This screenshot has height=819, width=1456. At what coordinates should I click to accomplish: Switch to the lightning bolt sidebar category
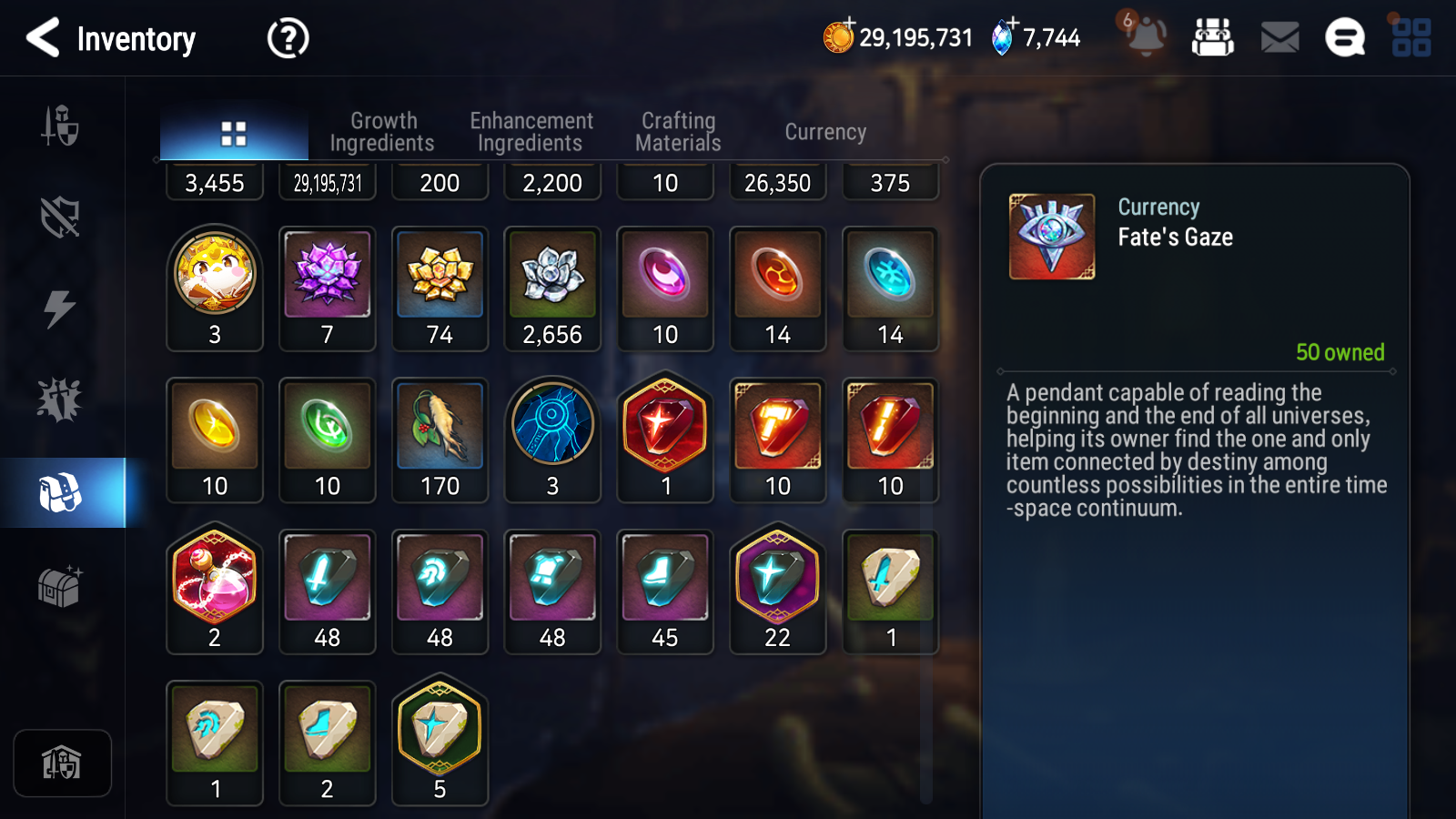point(60,308)
